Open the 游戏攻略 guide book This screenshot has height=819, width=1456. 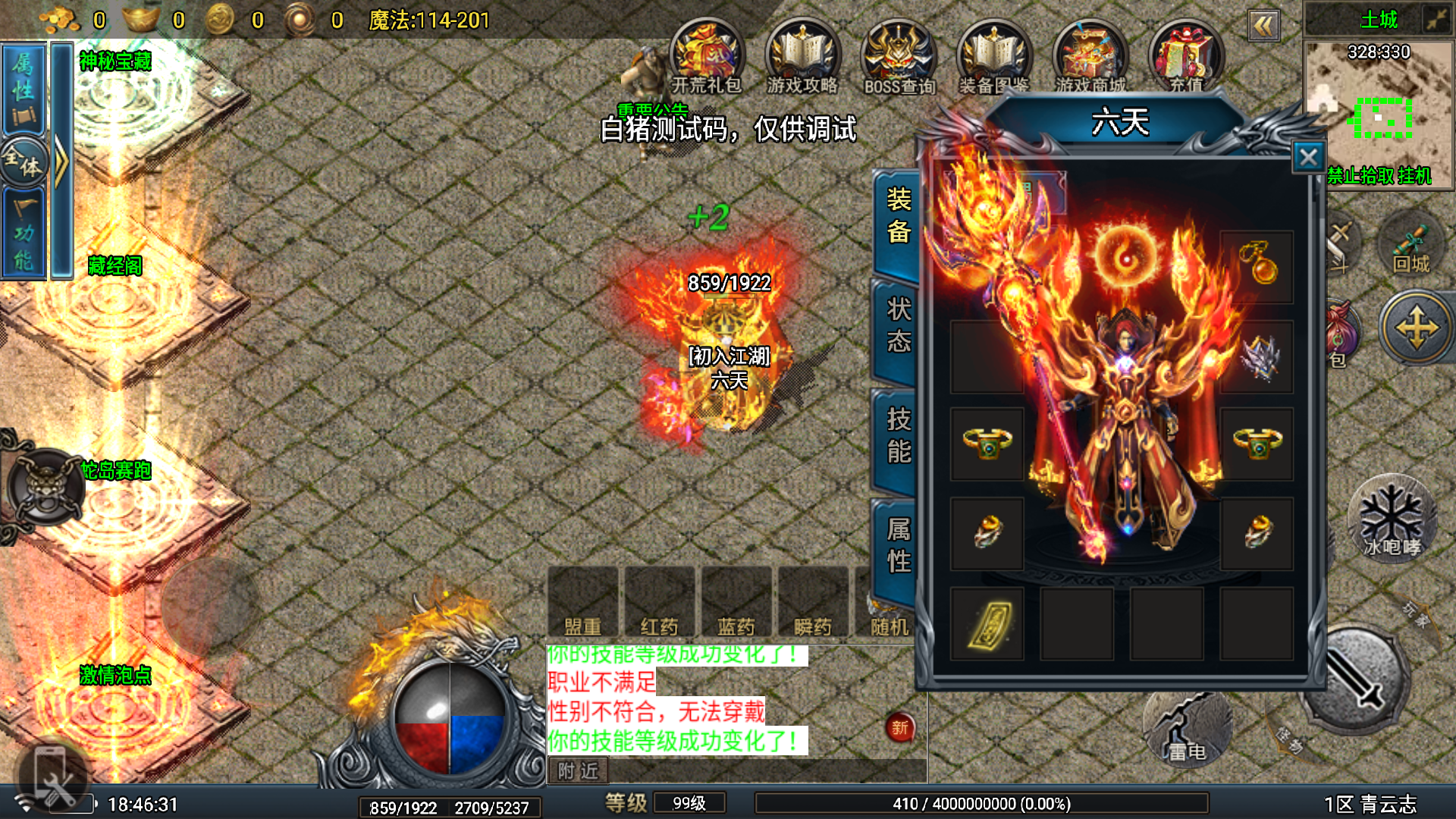[x=802, y=57]
